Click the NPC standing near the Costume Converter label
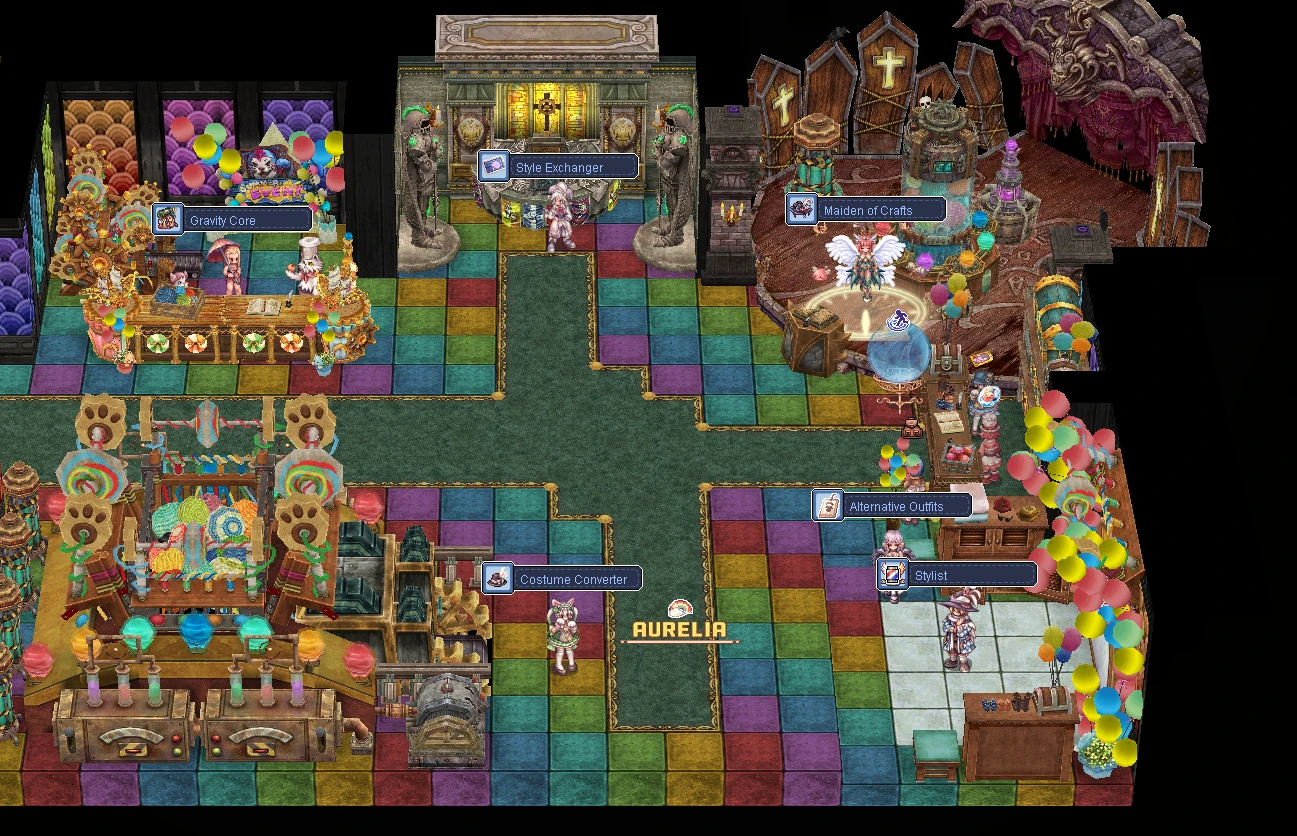The width and height of the screenshot is (1297, 836). 563,630
